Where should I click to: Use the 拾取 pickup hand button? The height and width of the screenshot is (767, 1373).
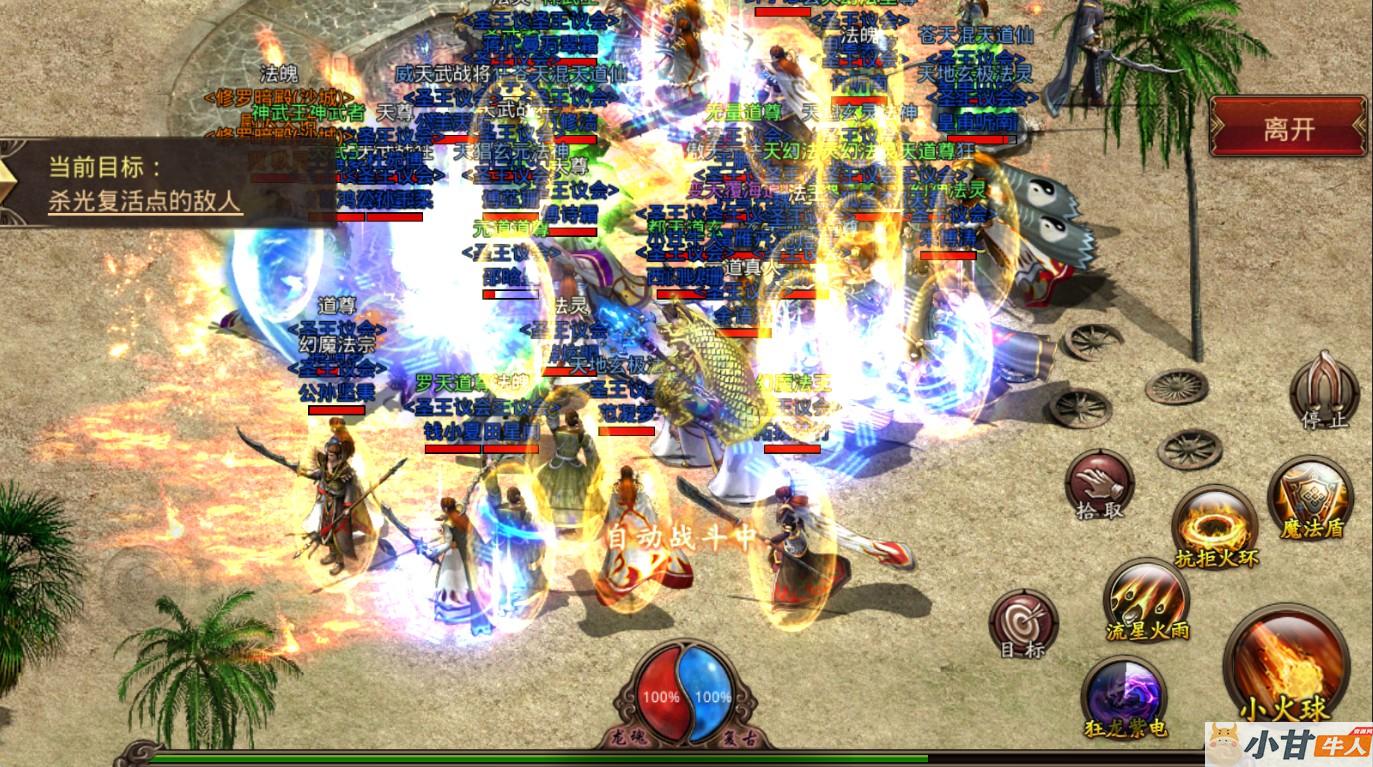pyautogui.click(x=1099, y=484)
